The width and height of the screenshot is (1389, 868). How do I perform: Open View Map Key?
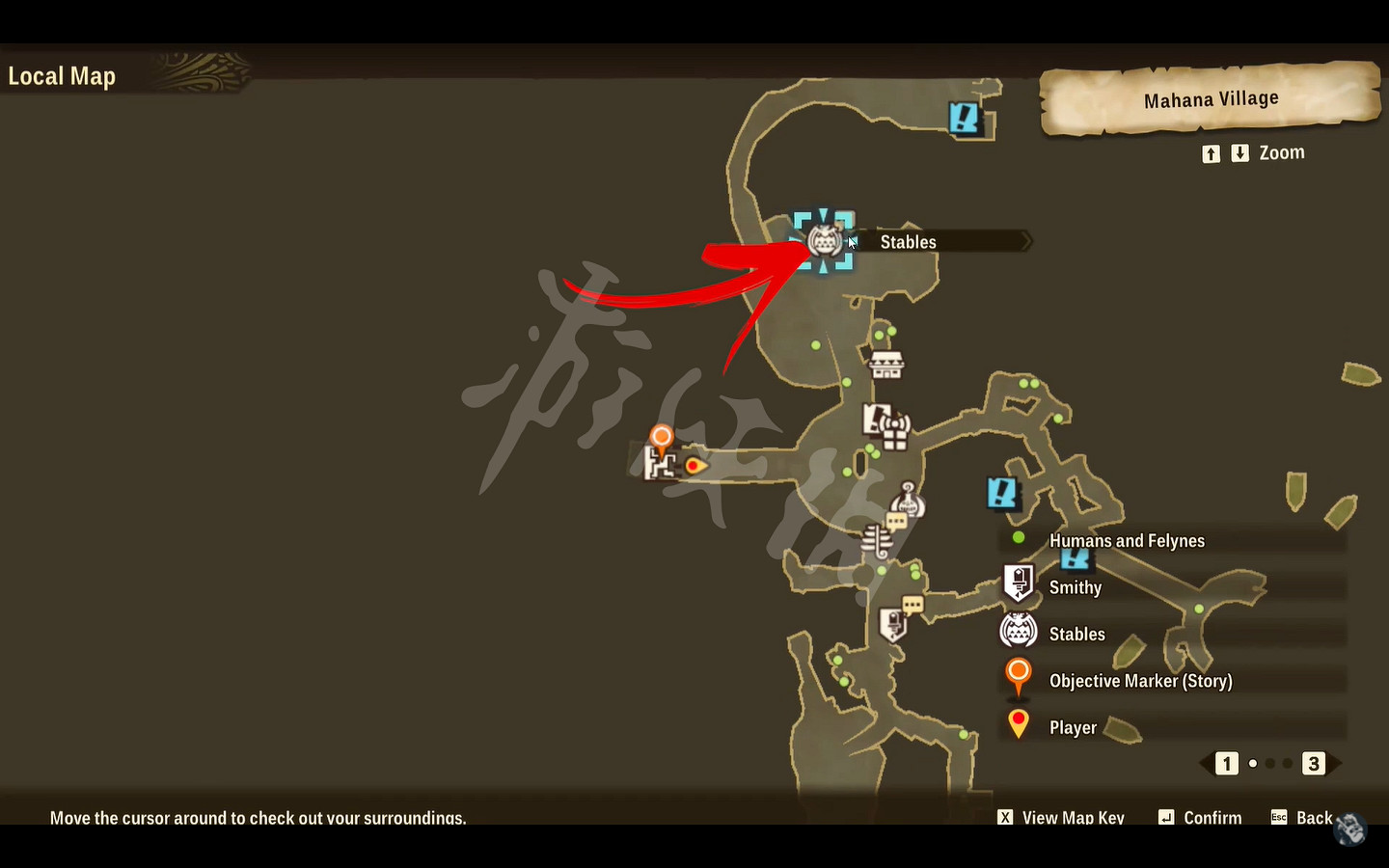click(x=1061, y=817)
